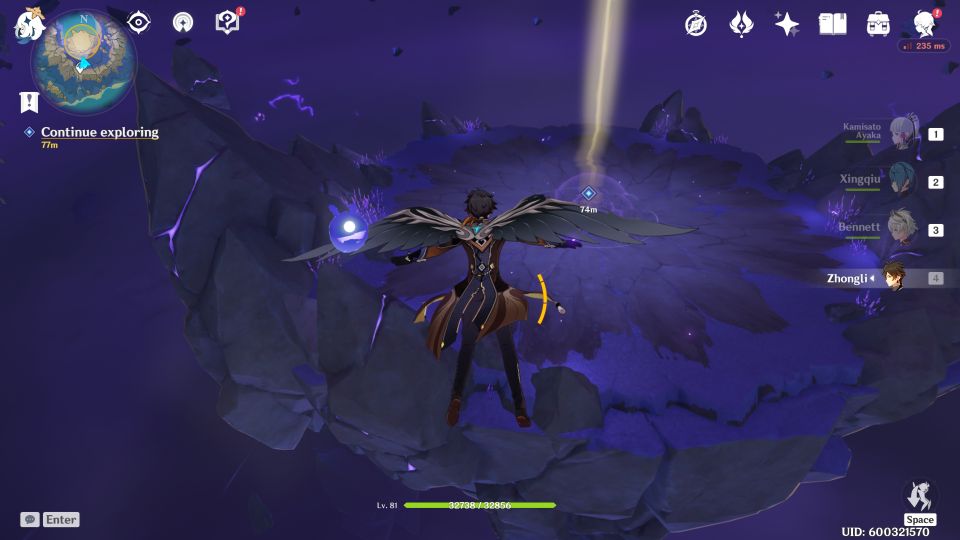Open the Wish four-pointed star icon
Image resolution: width=960 pixels, height=540 pixels.
pos(787,24)
